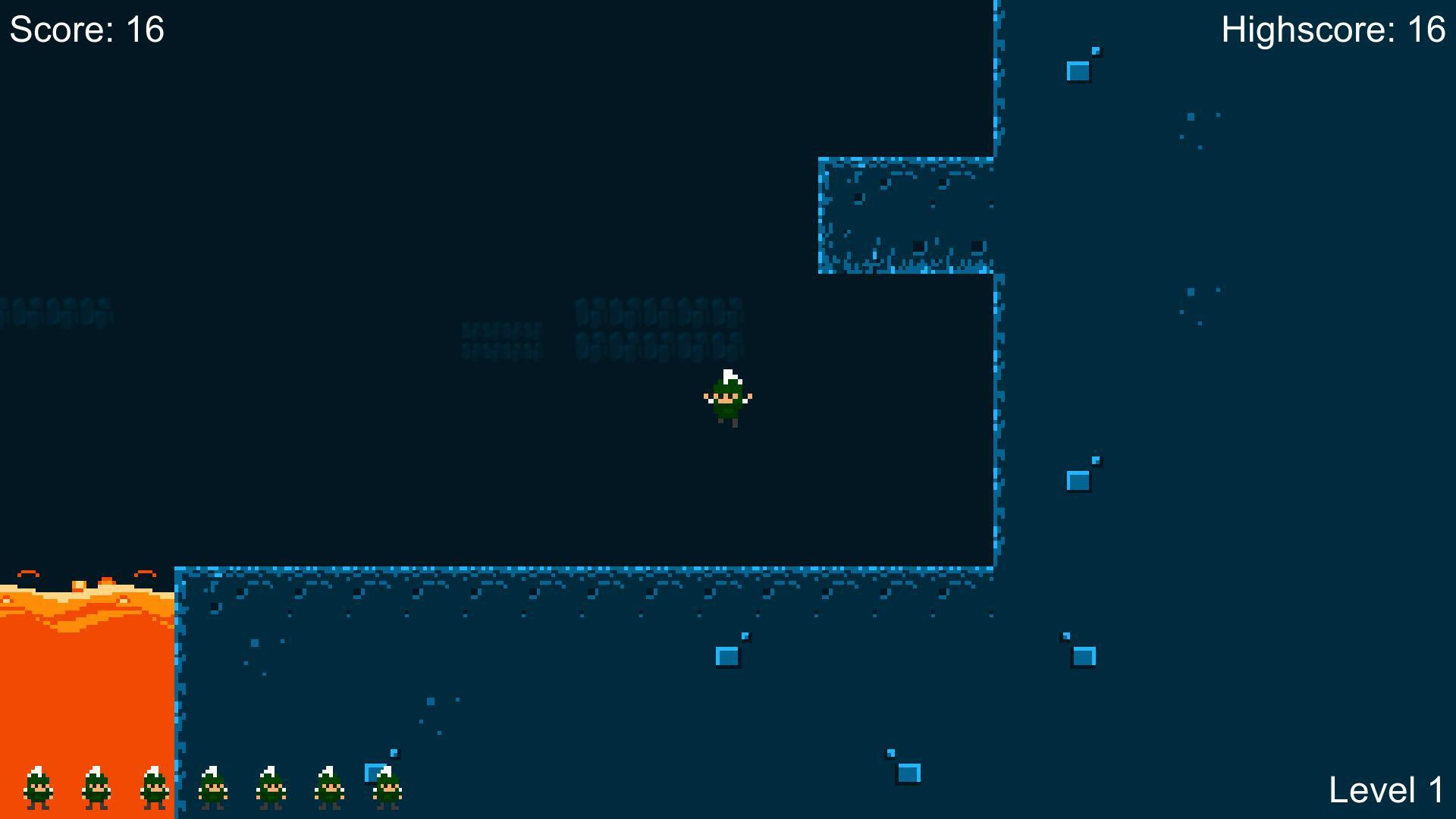
Task: Collect the blue gem near the top right wall
Action: coord(1078,72)
